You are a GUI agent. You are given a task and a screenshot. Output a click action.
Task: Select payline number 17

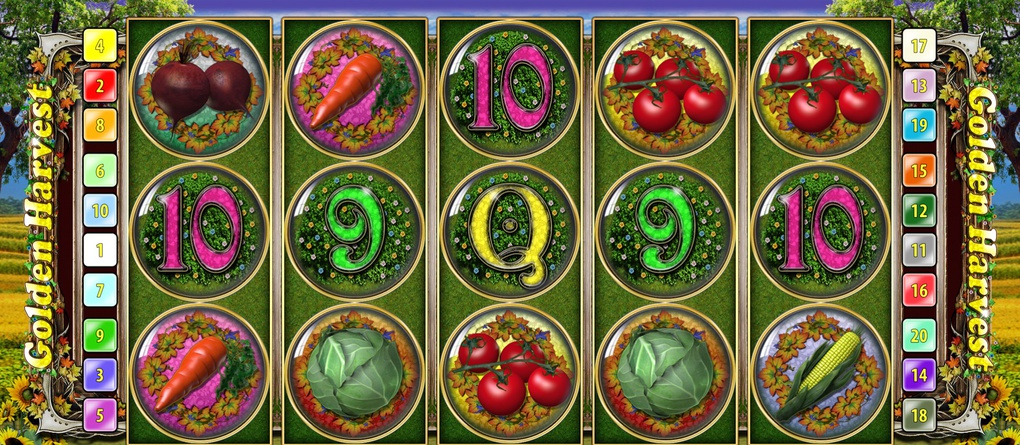(919, 45)
